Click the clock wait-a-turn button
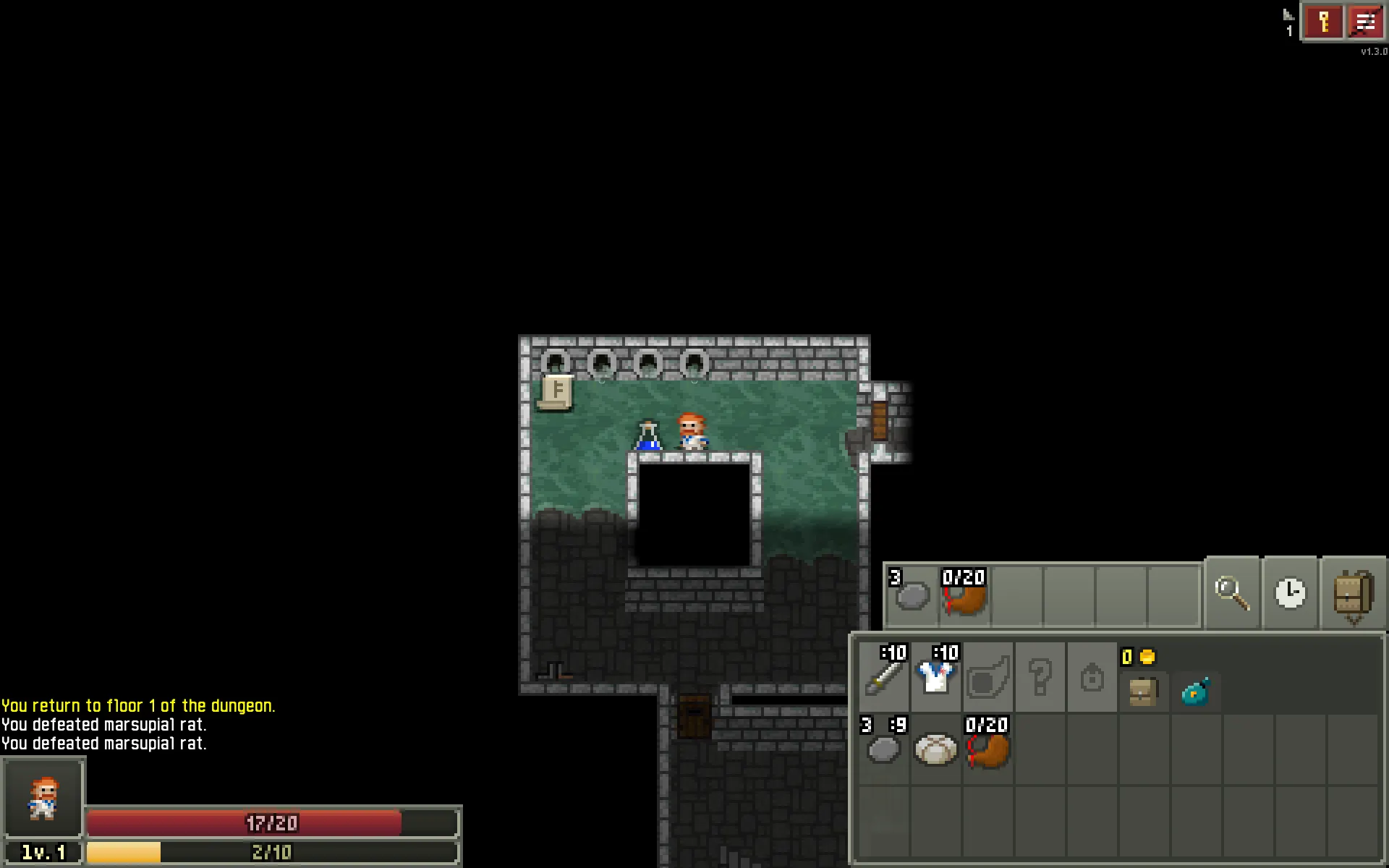This screenshot has width=1389, height=868. [1291, 594]
